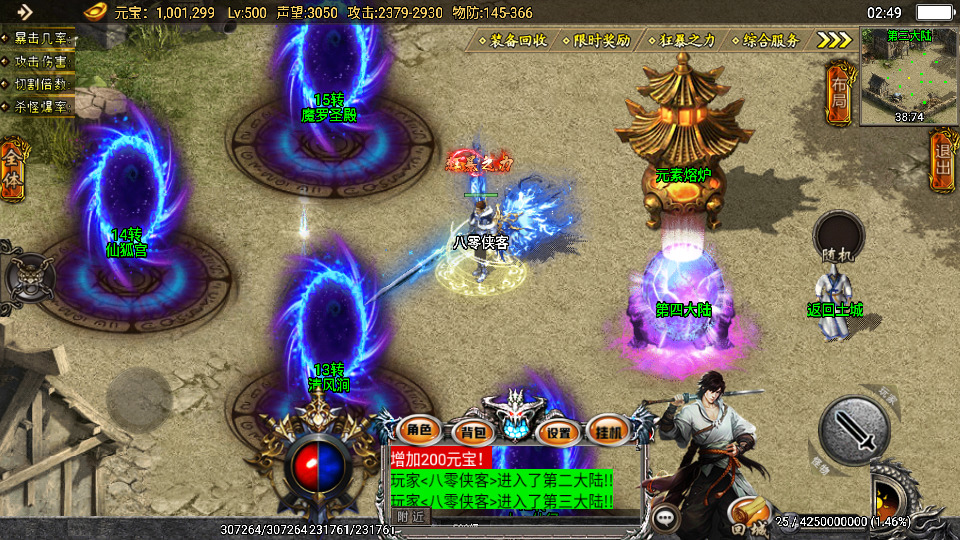
Task: Switch to the 附近 nearby chat tab
Action: click(410, 516)
